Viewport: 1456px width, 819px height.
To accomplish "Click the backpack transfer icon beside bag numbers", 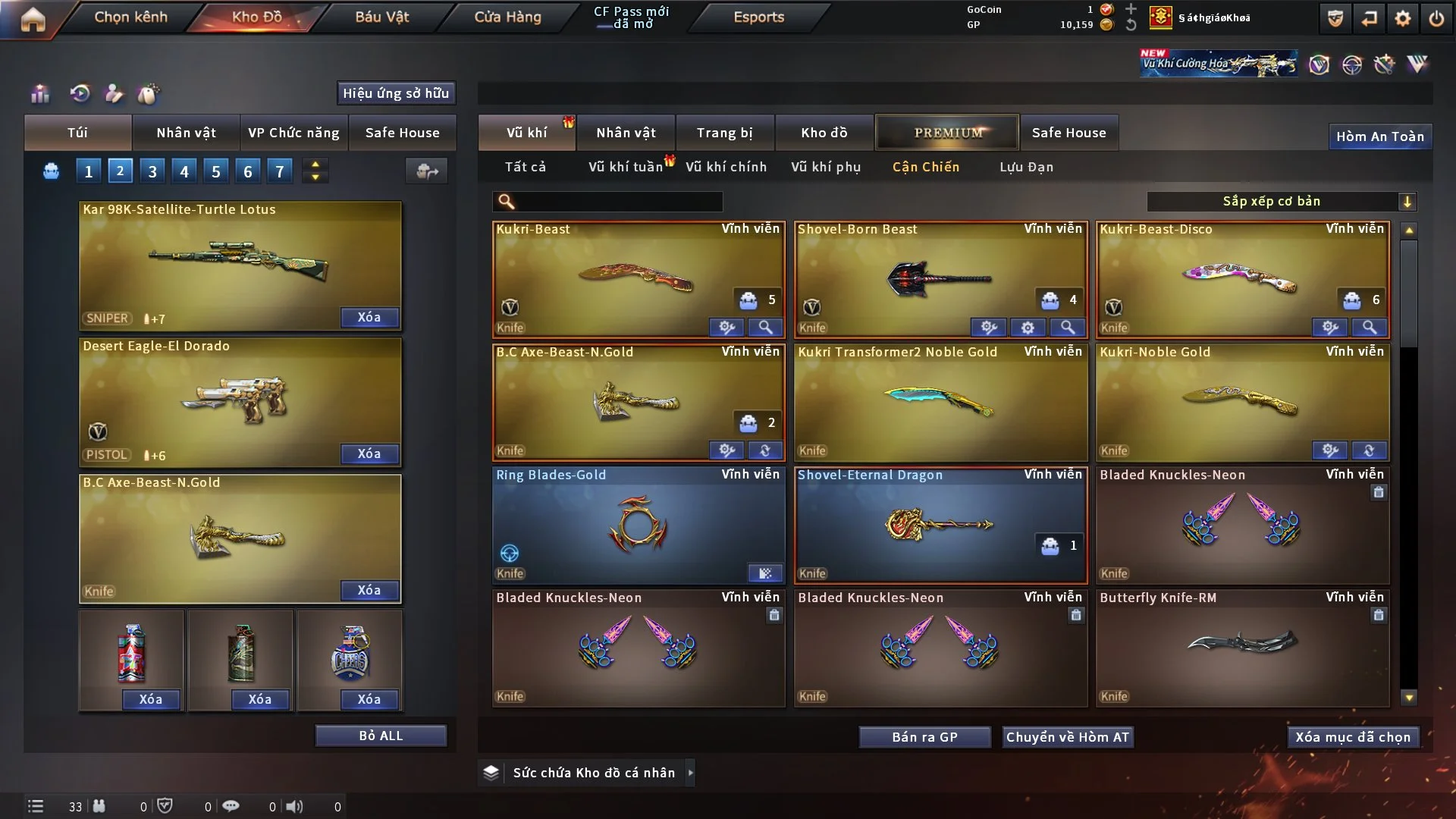I will click(426, 171).
